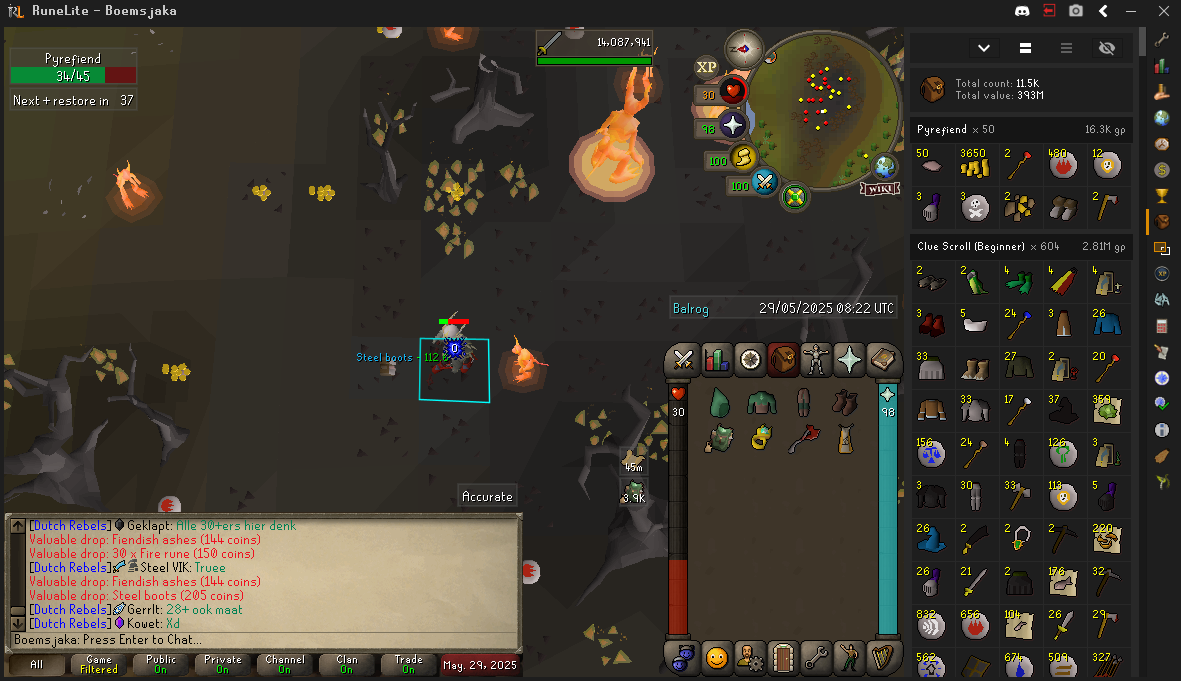Click the Wiki banner button
Image resolution: width=1181 pixels, height=681 pixels.
click(x=878, y=189)
